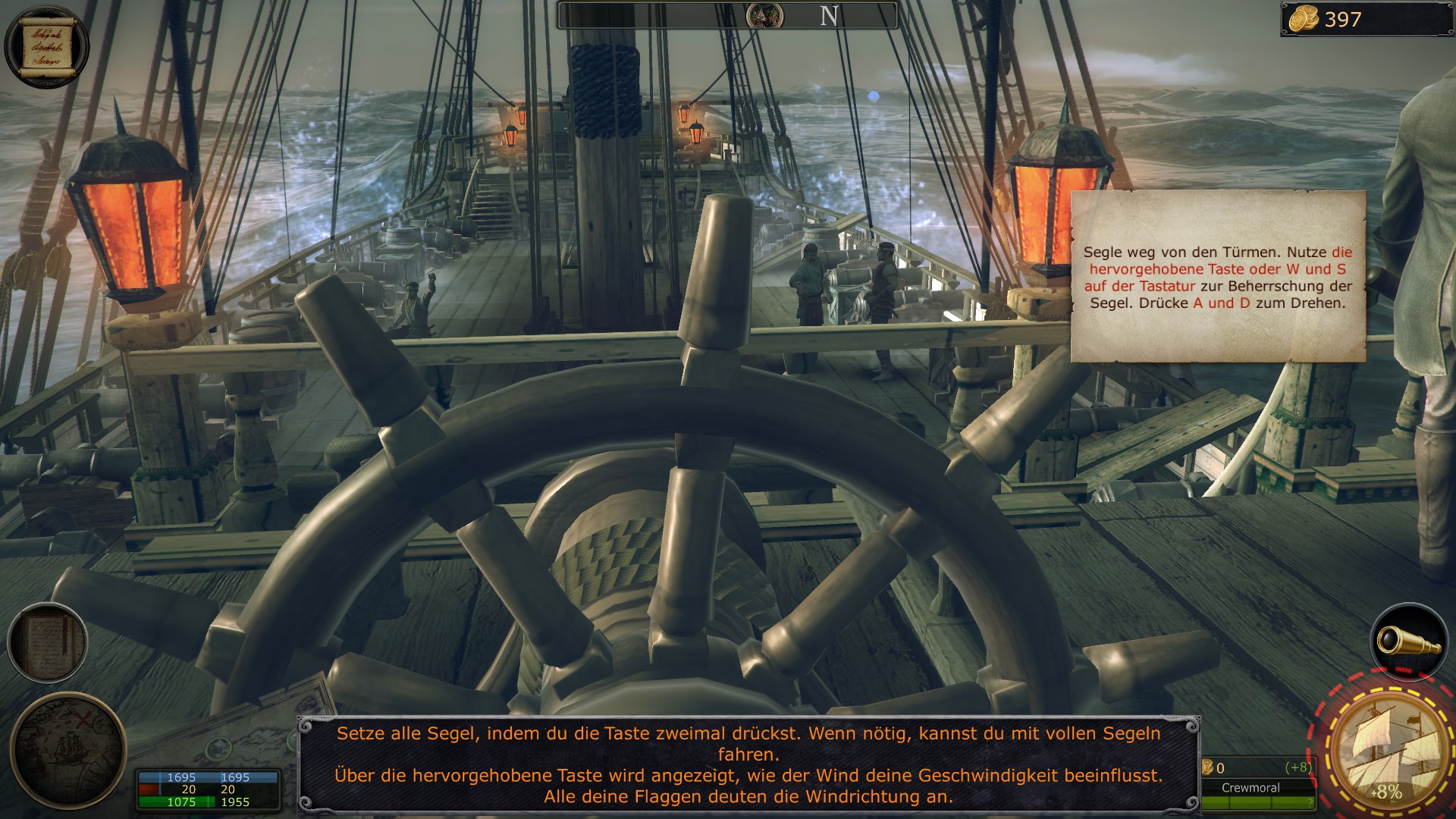
Task: Click the ship sails control button
Action: coord(1387,749)
